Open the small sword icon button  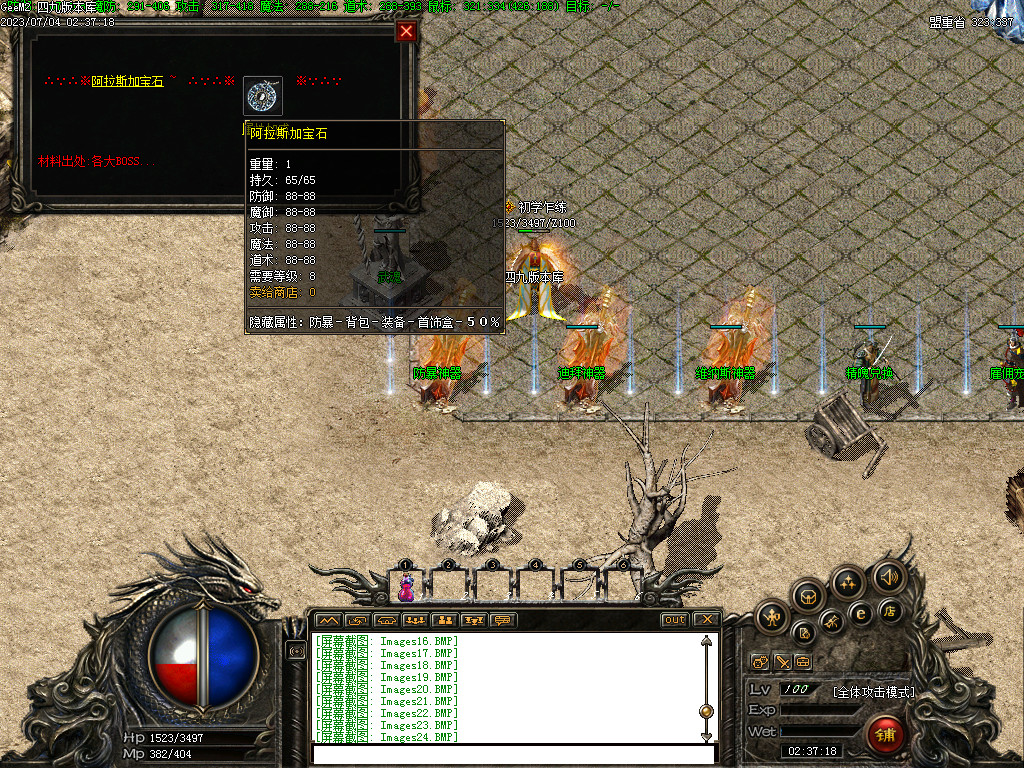click(x=781, y=662)
